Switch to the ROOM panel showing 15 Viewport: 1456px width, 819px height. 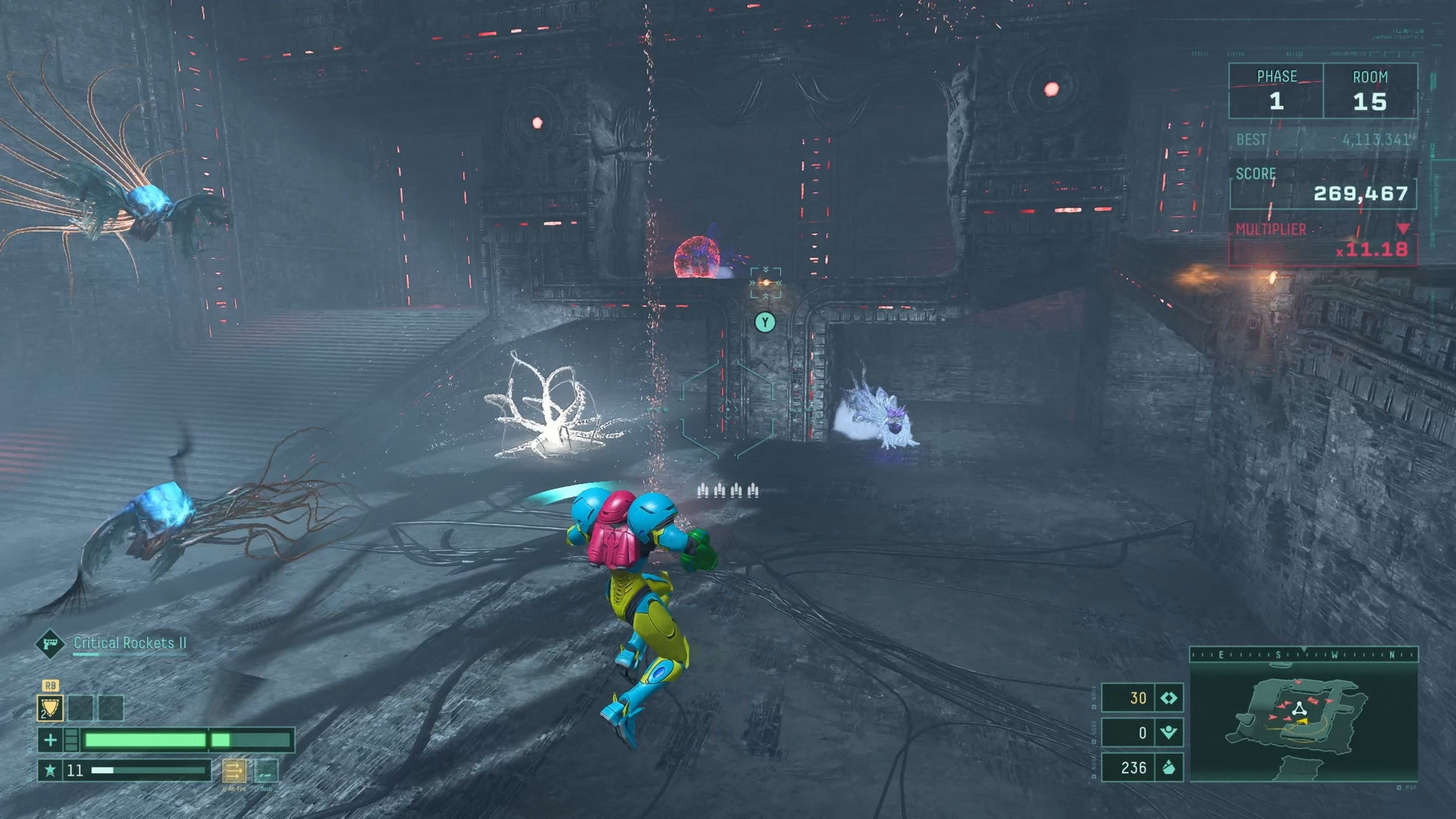click(1373, 91)
